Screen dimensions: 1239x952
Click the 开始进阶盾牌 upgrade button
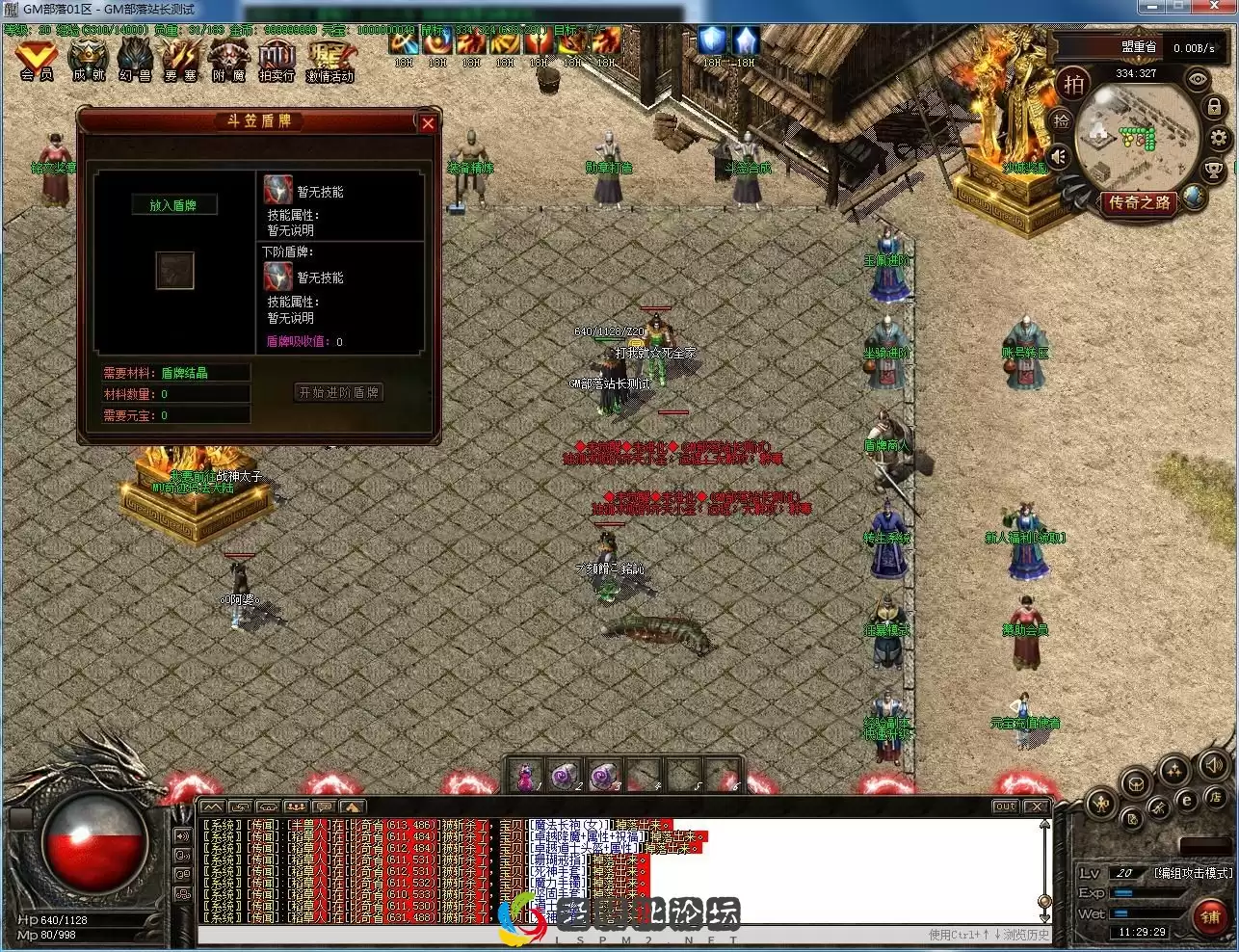pos(338,392)
